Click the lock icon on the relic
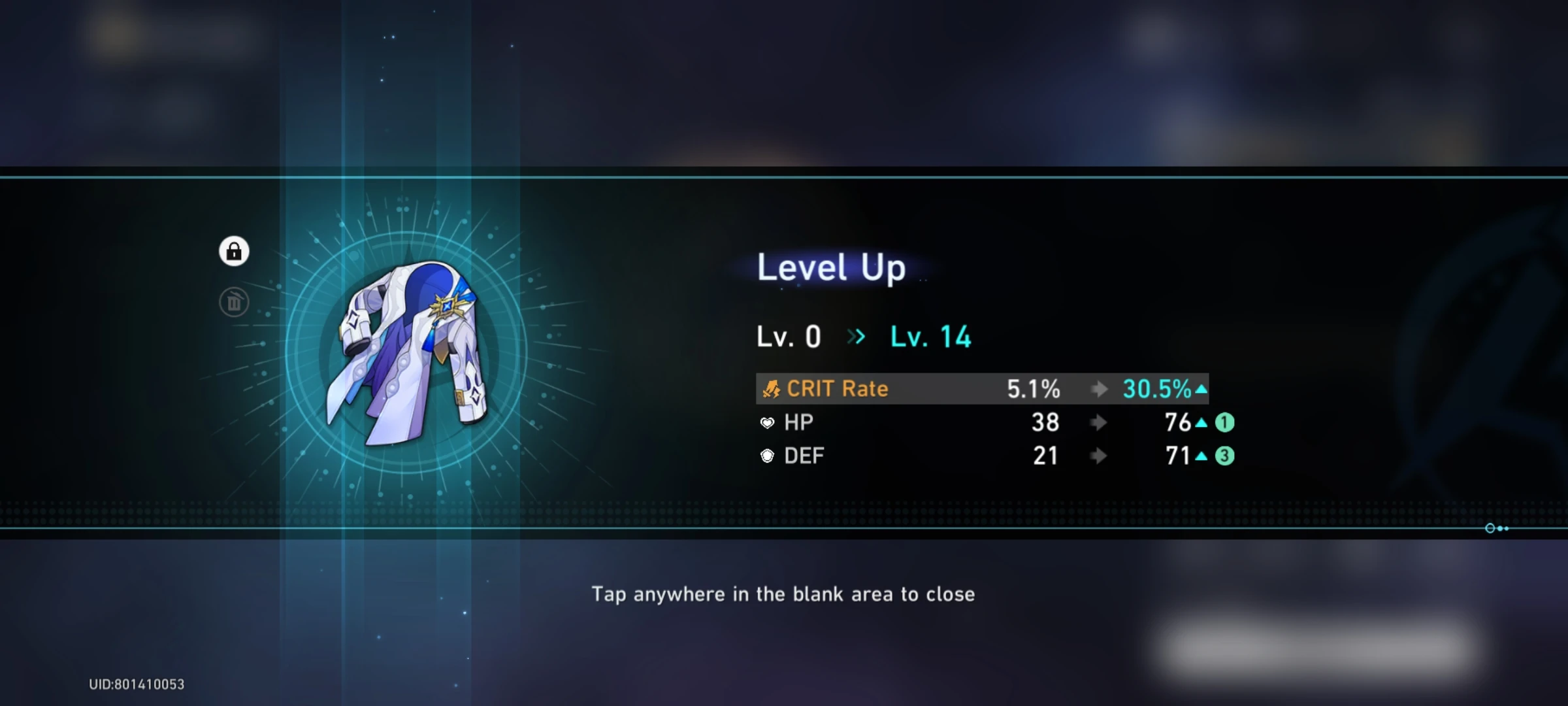Viewport: 1568px width, 706px height. 233,252
